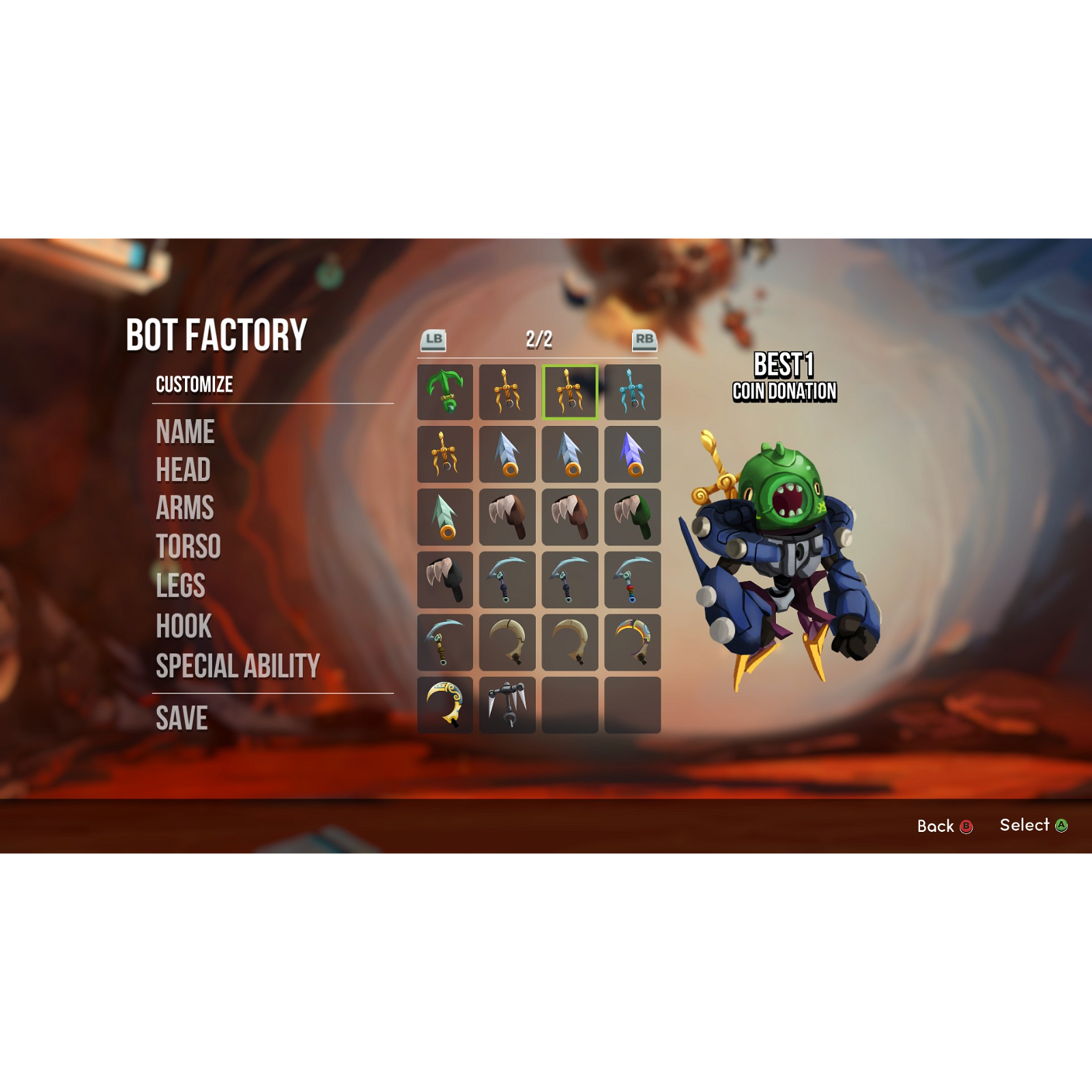
Task: Choose the blue trident hook in the top row
Action: tap(633, 392)
